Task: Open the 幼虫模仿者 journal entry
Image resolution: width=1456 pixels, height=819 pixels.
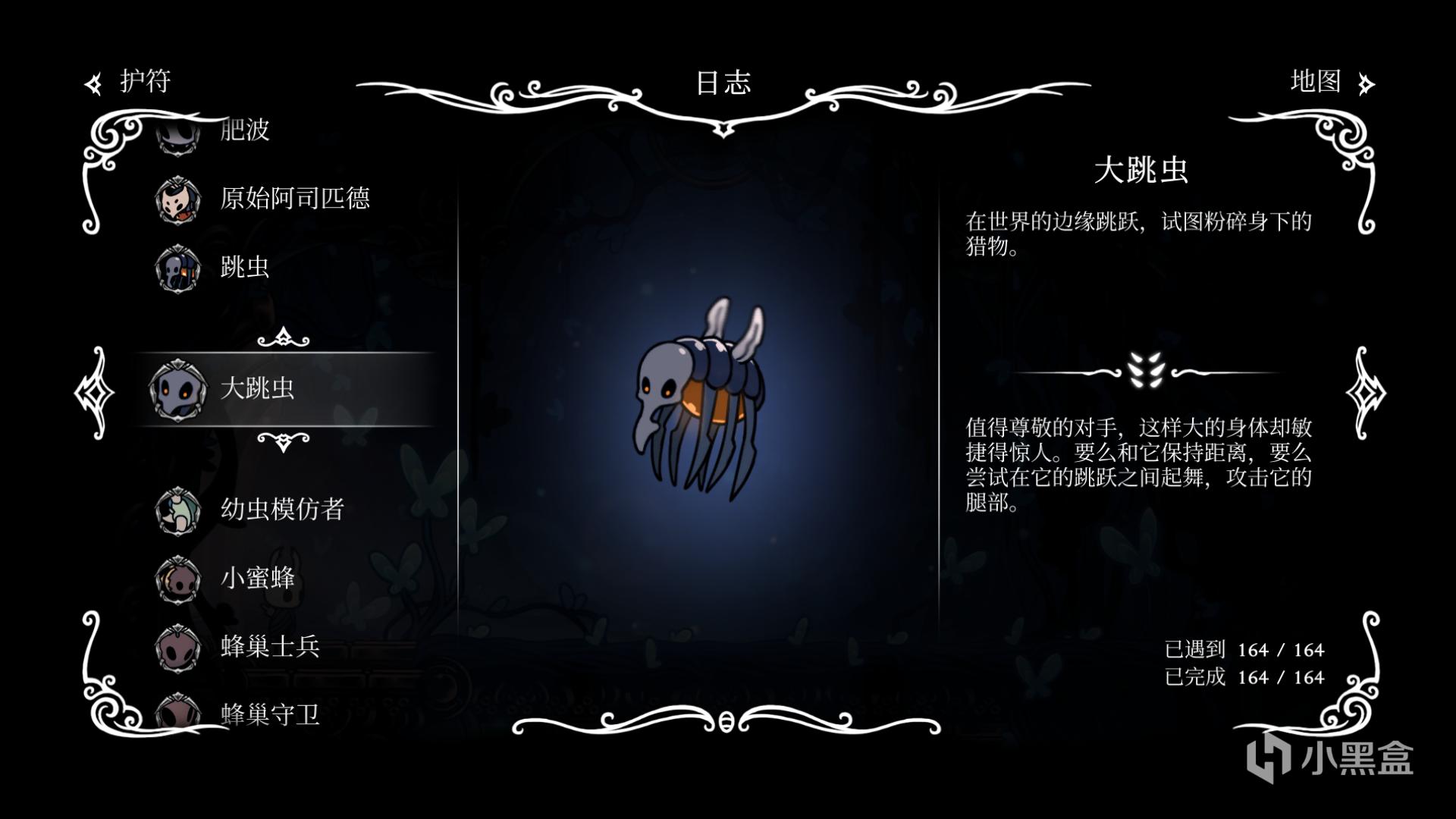Action: coord(282,509)
